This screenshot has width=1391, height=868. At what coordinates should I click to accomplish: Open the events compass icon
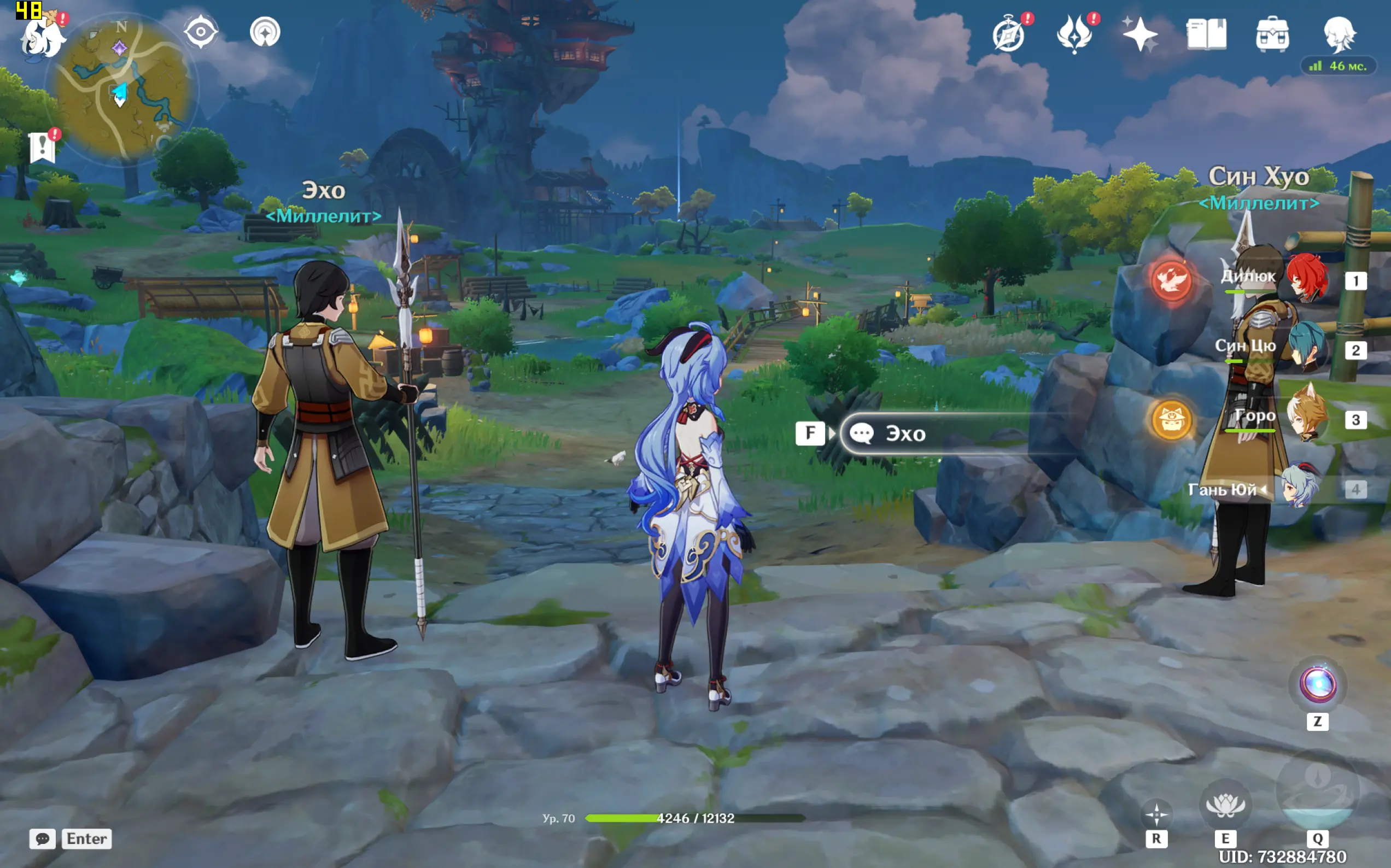pos(1009,34)
